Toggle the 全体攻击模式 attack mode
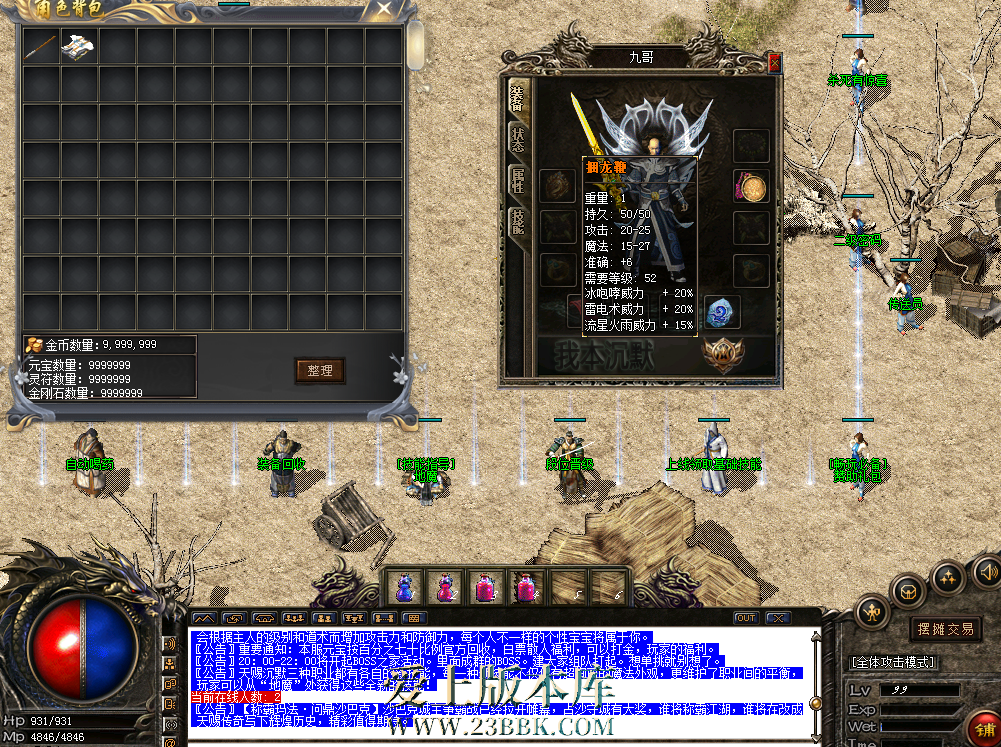This screenshot has width=1001, height=747. pos(891,662)
